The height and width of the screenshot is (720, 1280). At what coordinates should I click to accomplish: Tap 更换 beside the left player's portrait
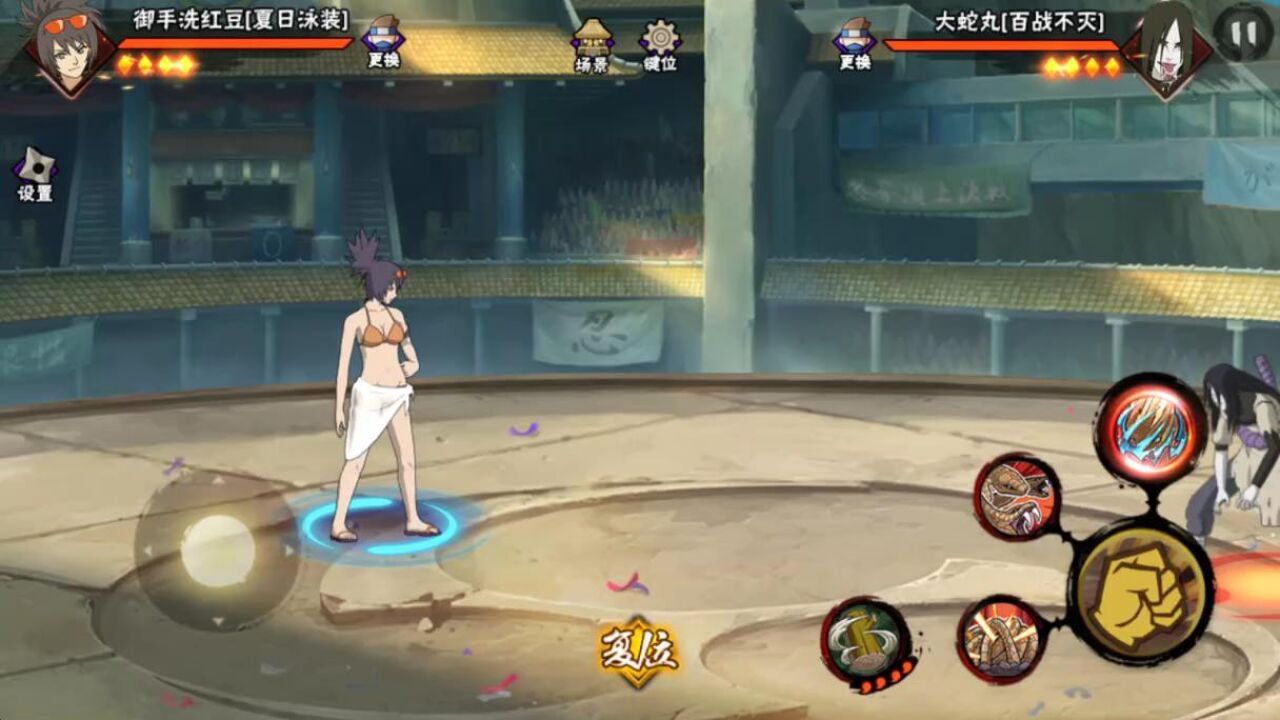pyautogui.click(x=383, y=42)
